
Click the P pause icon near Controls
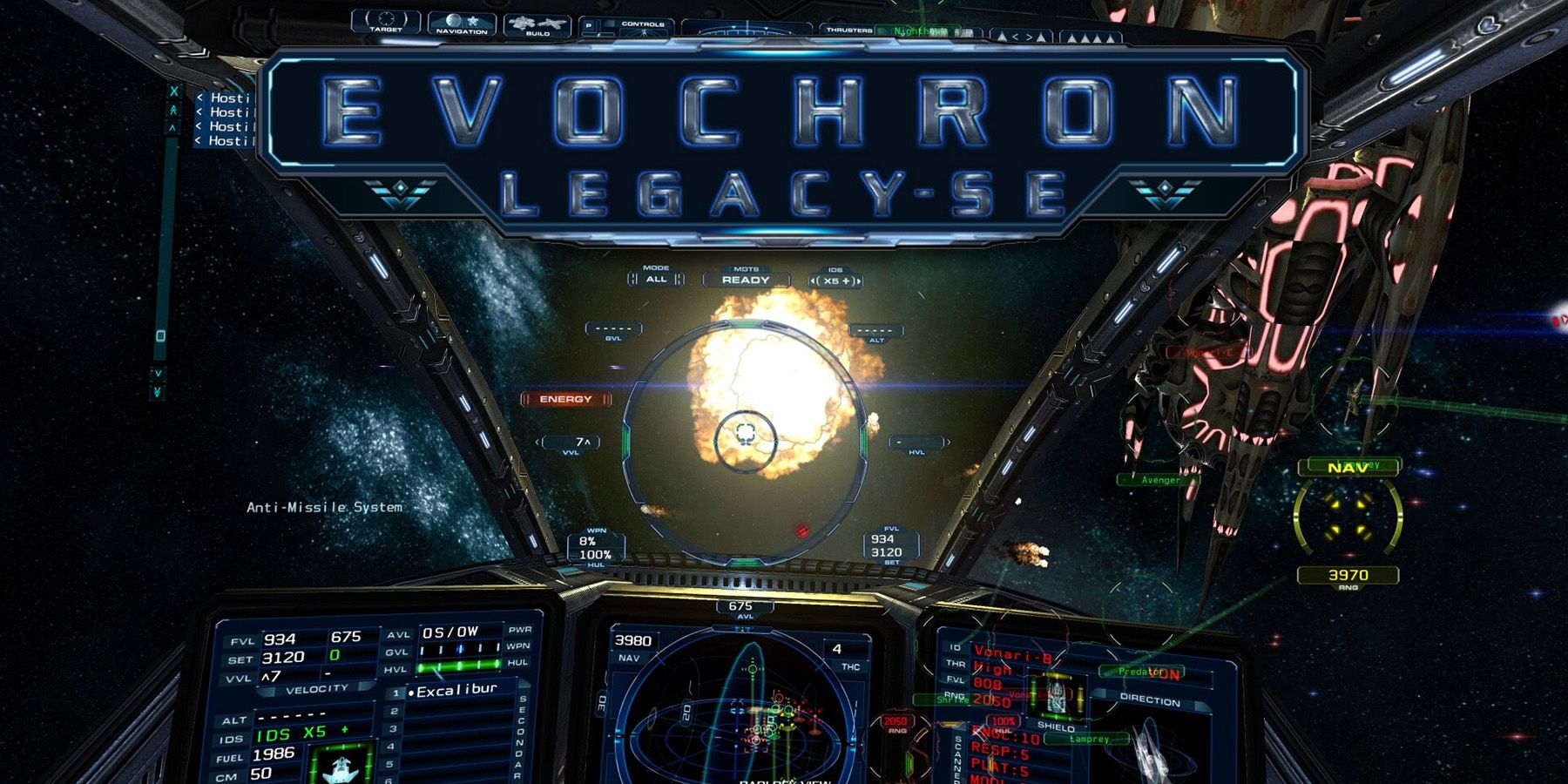tap(589, 26)
